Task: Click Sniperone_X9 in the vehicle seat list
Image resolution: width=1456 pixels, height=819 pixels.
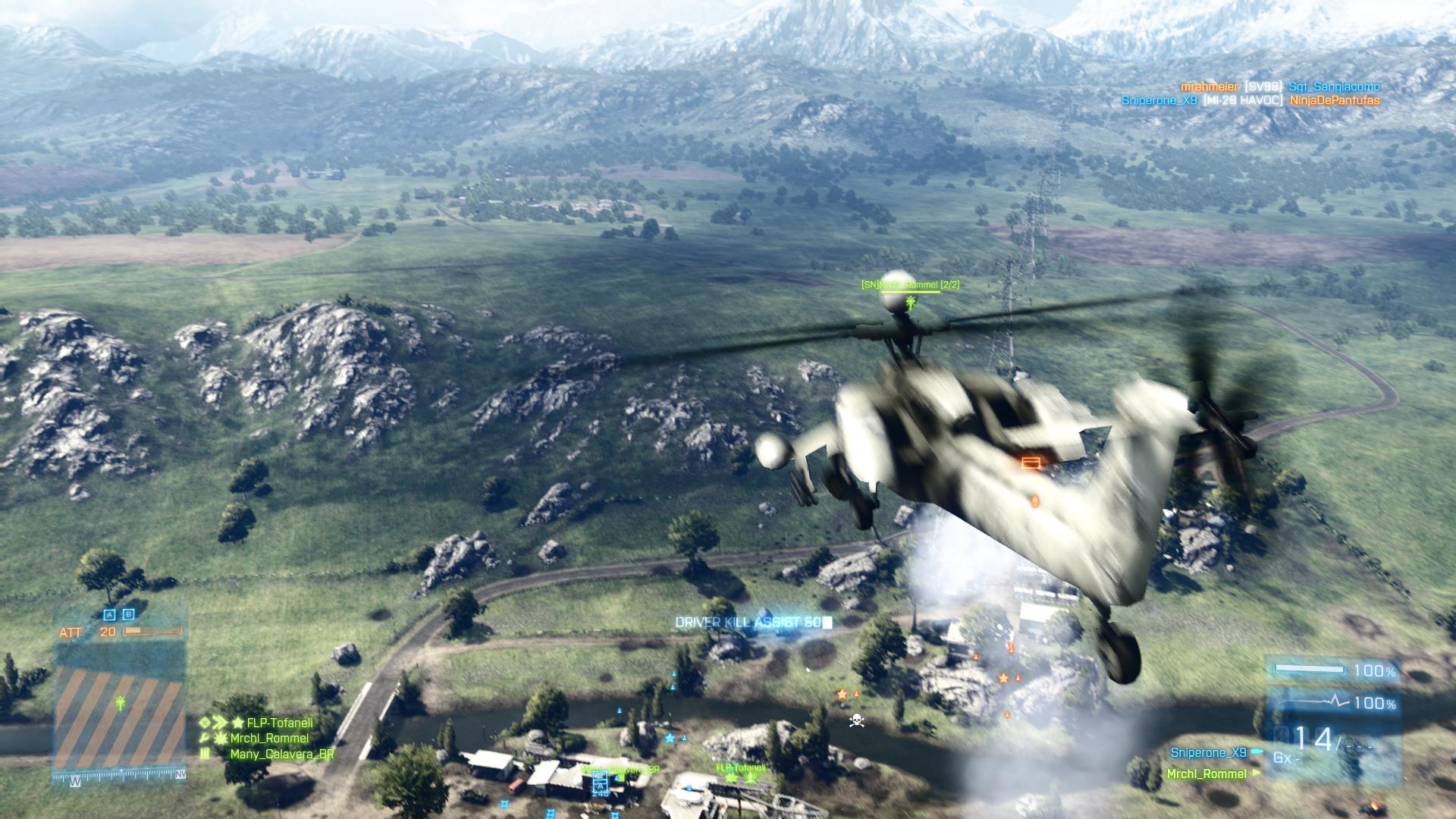Action: coord(1208,752)
